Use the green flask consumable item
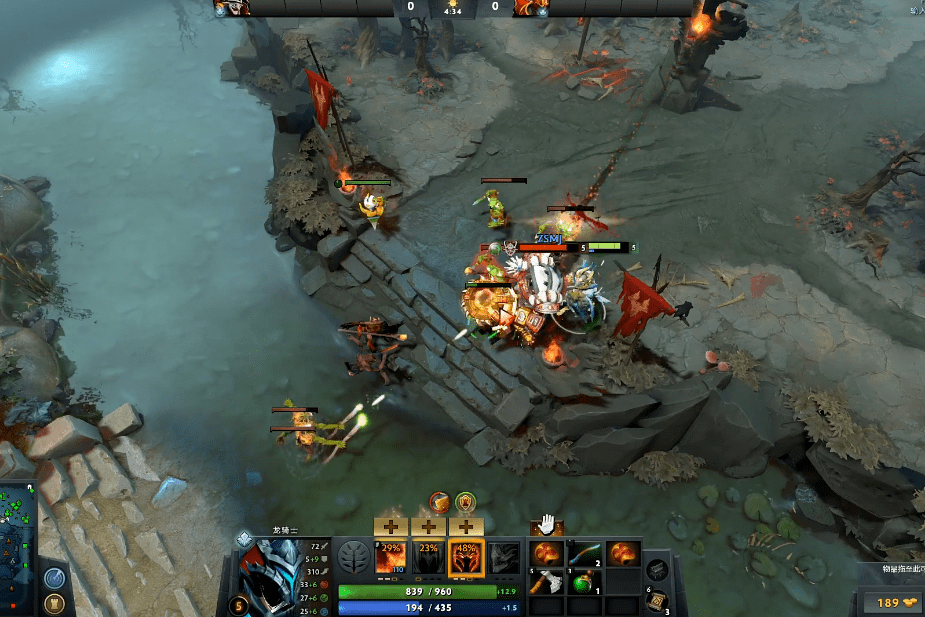Screen dimensions: 925x617 584,581
